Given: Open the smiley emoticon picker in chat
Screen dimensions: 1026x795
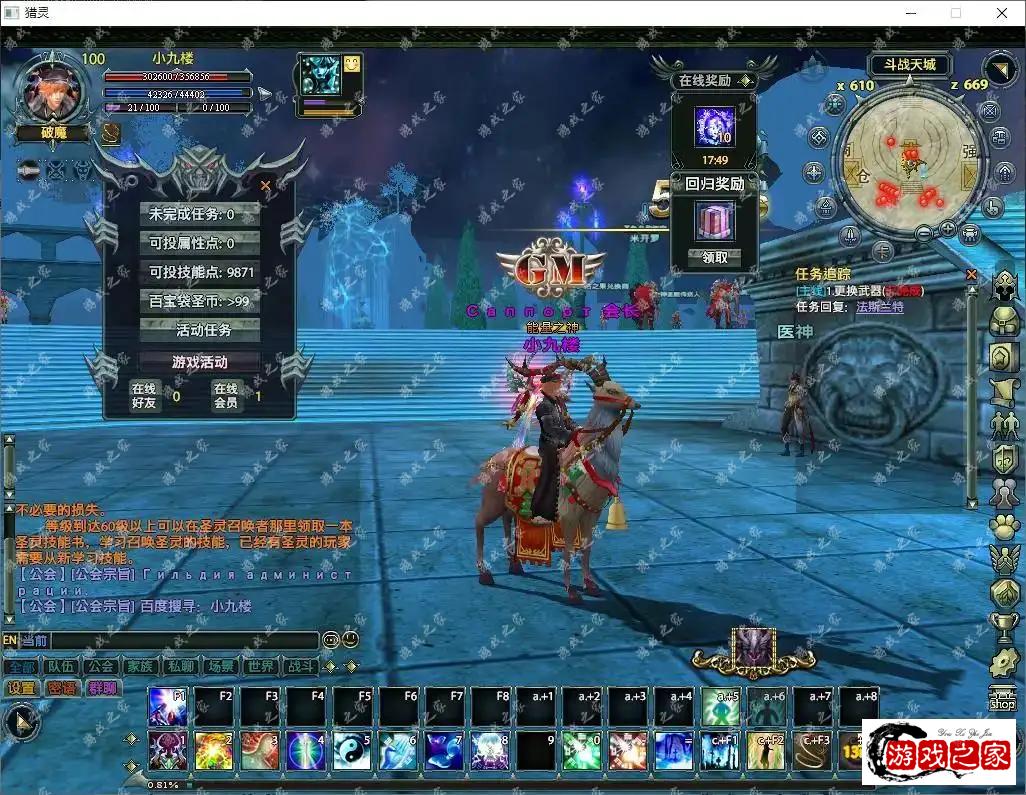Looking at the screenshot, I should tap(350, 640).
